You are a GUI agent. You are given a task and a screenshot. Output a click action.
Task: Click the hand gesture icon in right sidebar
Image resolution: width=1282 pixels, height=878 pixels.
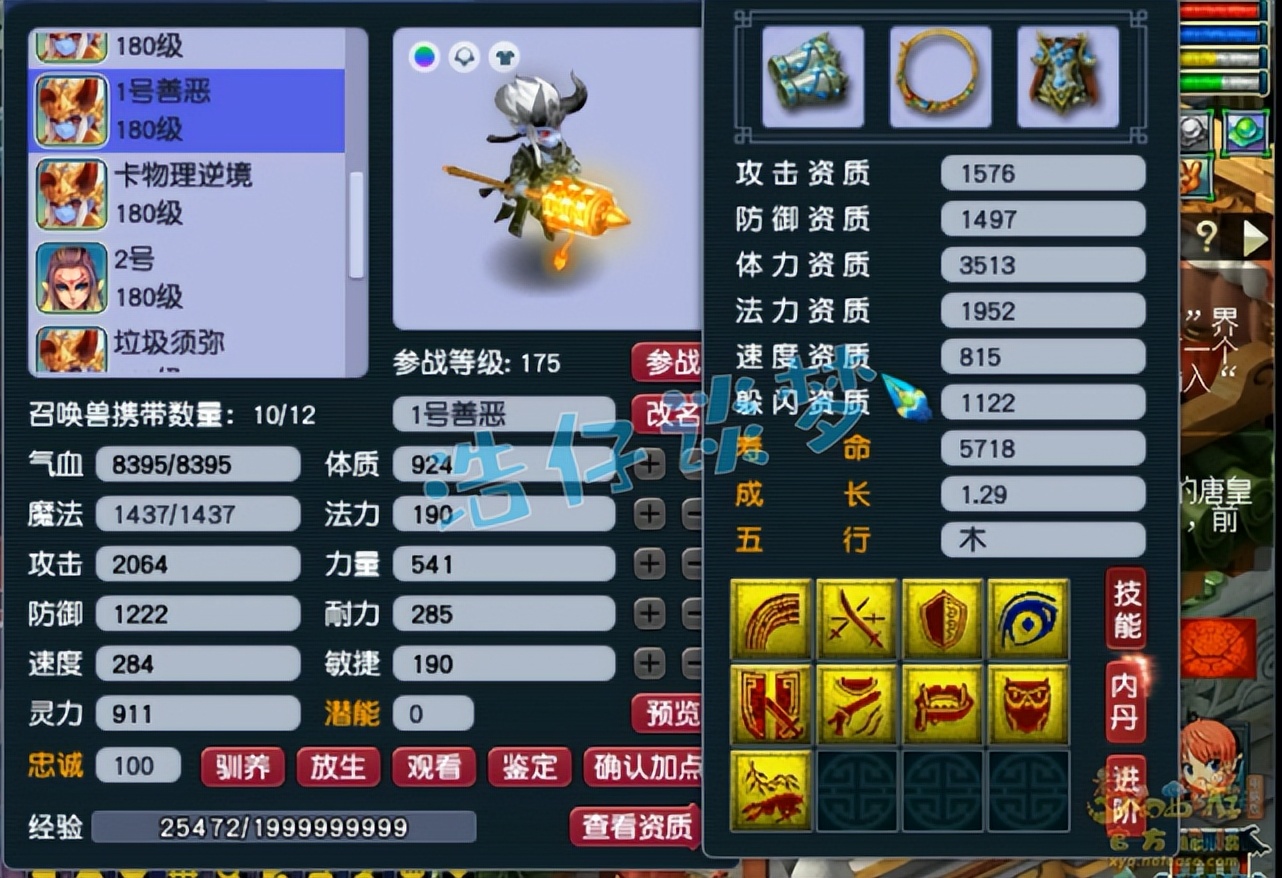click(x=1193, y=178)
